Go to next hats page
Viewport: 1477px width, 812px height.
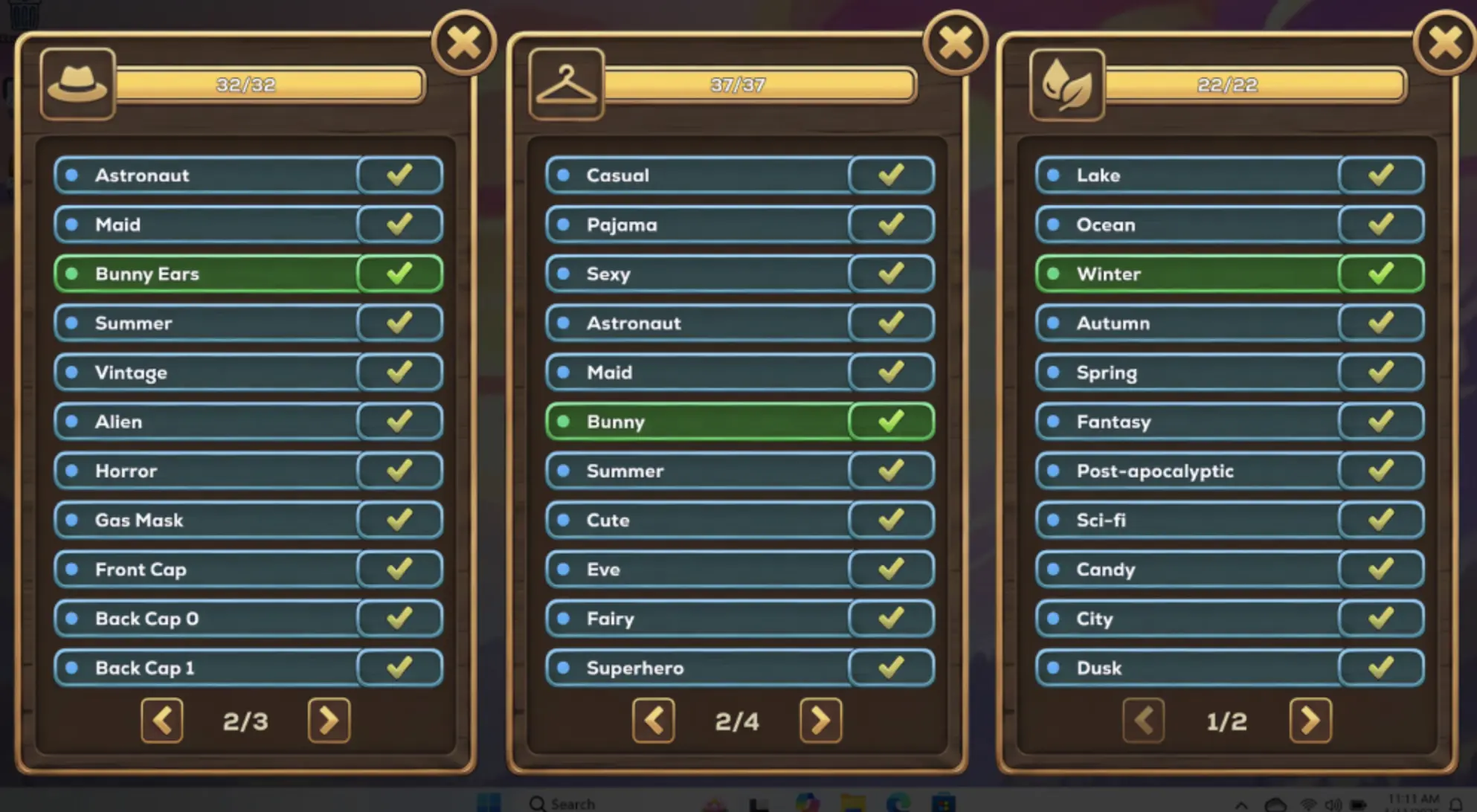[x=329, y=720]
